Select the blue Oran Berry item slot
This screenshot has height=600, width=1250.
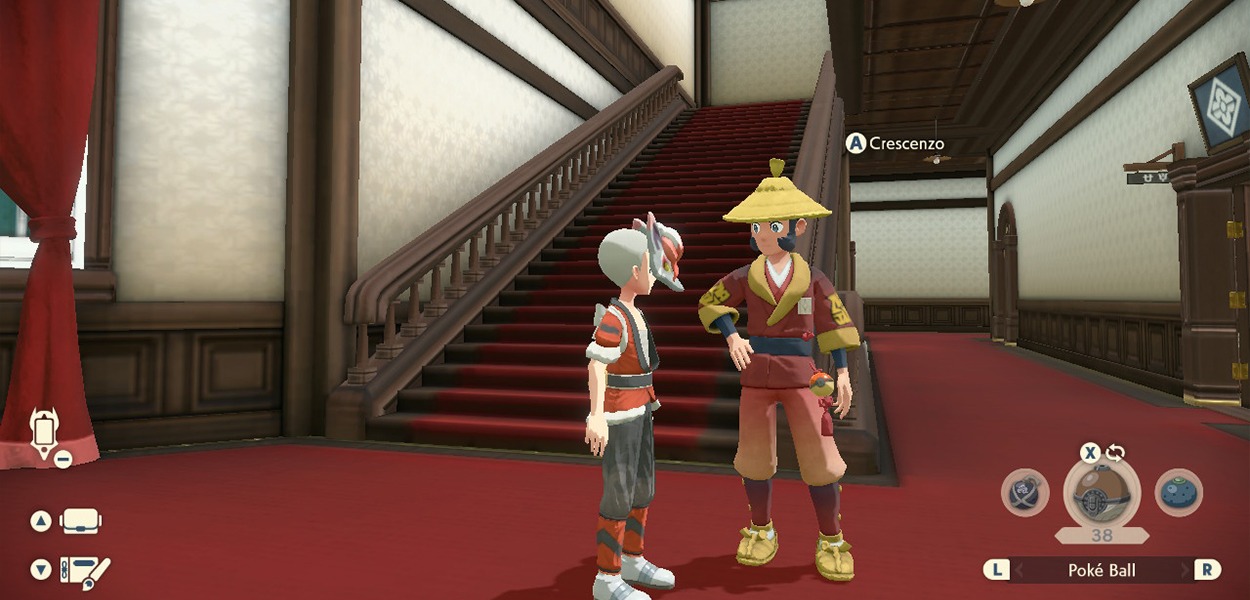[1179, 493]
